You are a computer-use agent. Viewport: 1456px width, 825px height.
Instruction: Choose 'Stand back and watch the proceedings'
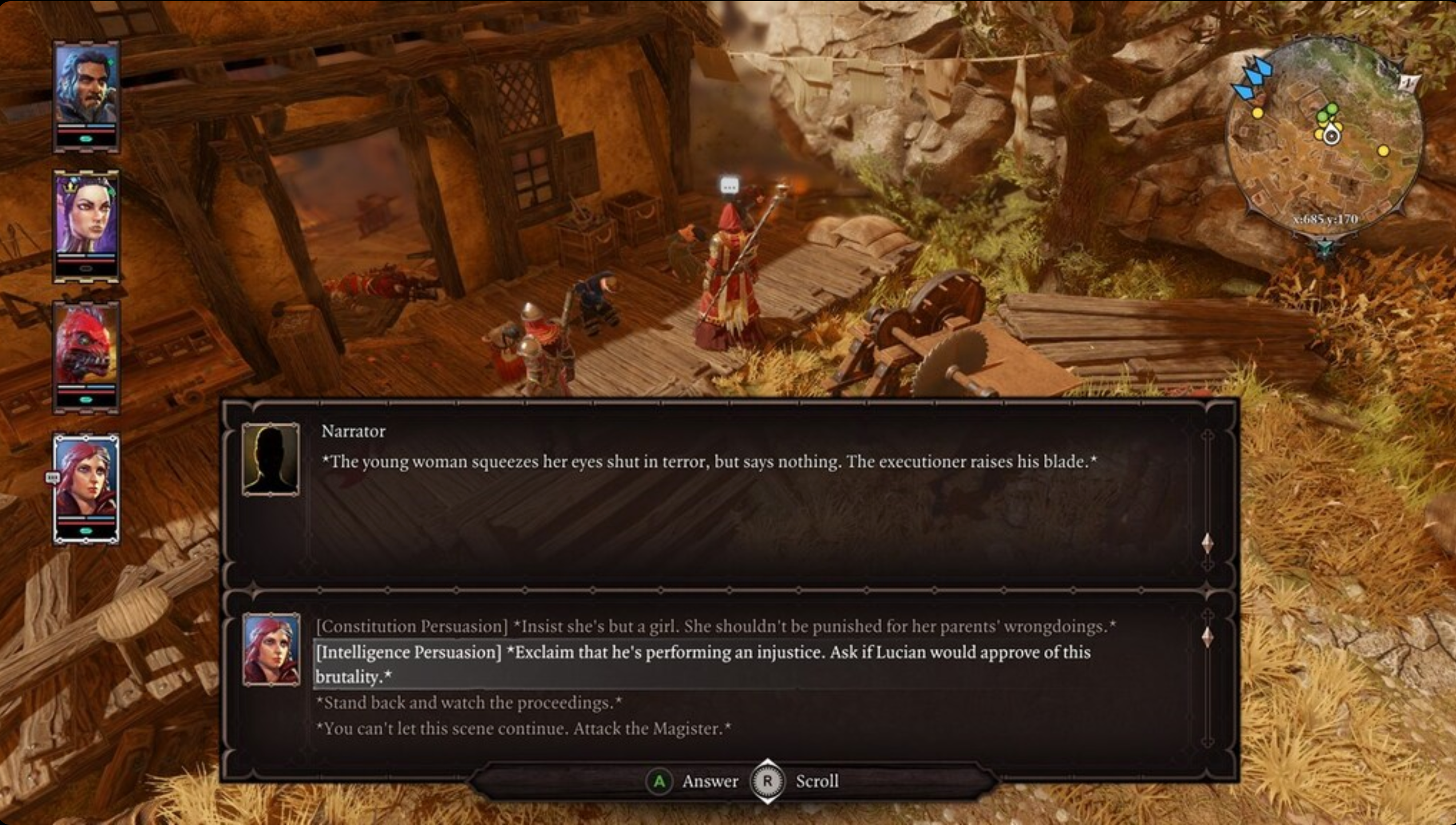click(x=470, y=704)
